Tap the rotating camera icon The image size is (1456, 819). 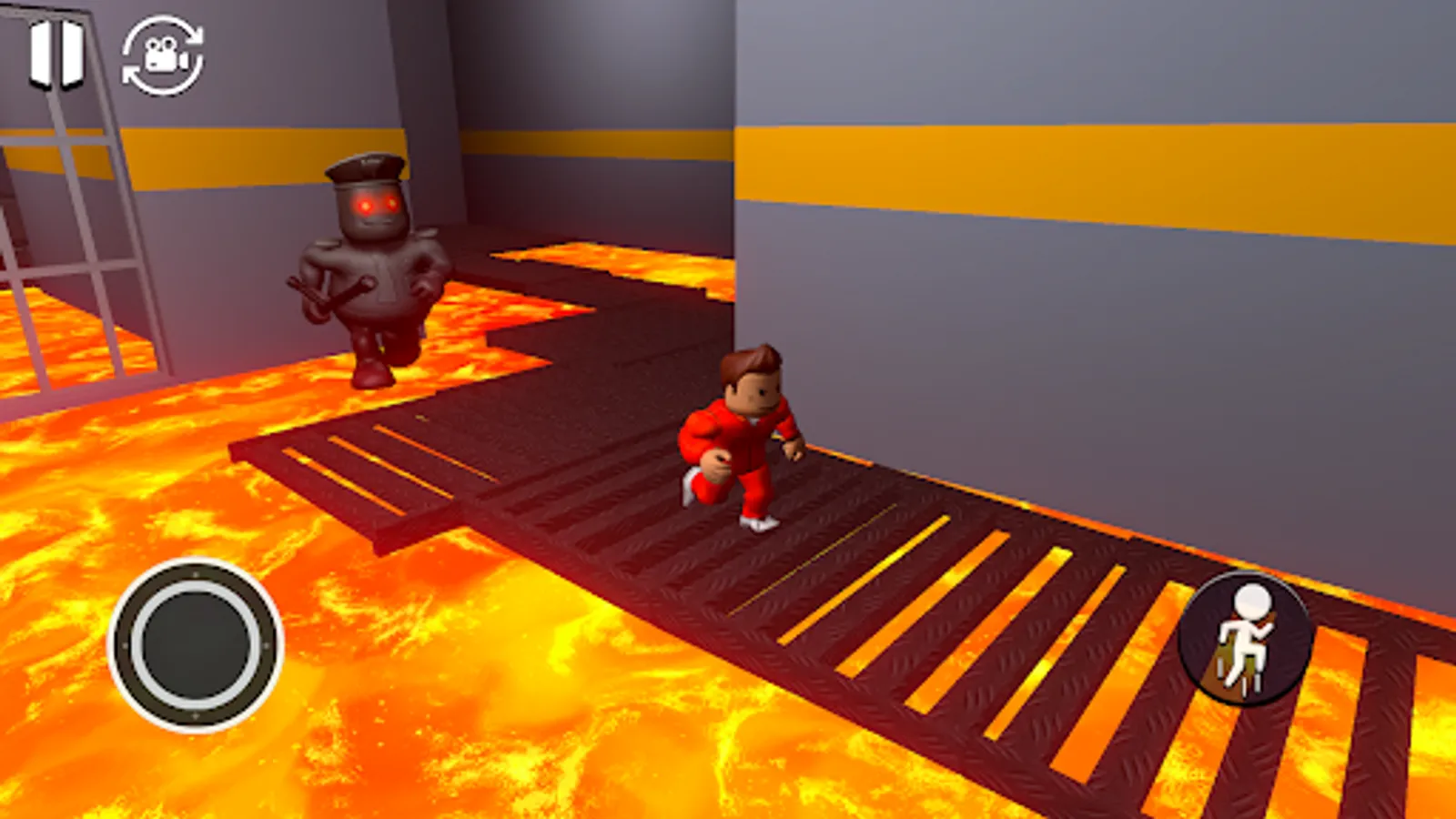point(160,56)
